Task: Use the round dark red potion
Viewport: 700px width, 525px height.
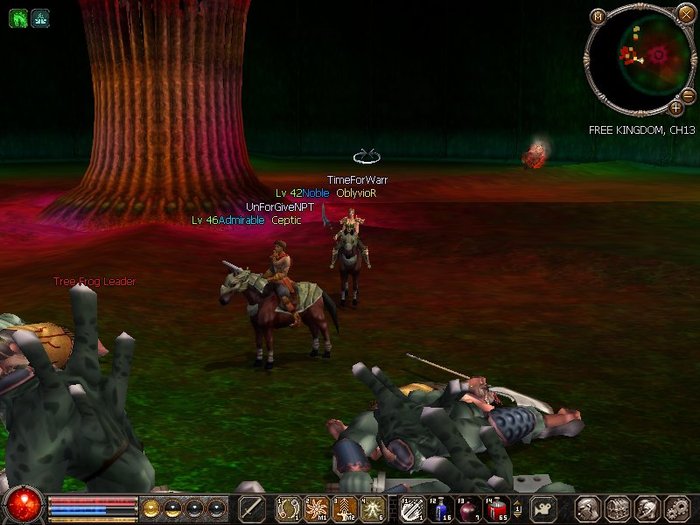Action: tap(469, 508)
